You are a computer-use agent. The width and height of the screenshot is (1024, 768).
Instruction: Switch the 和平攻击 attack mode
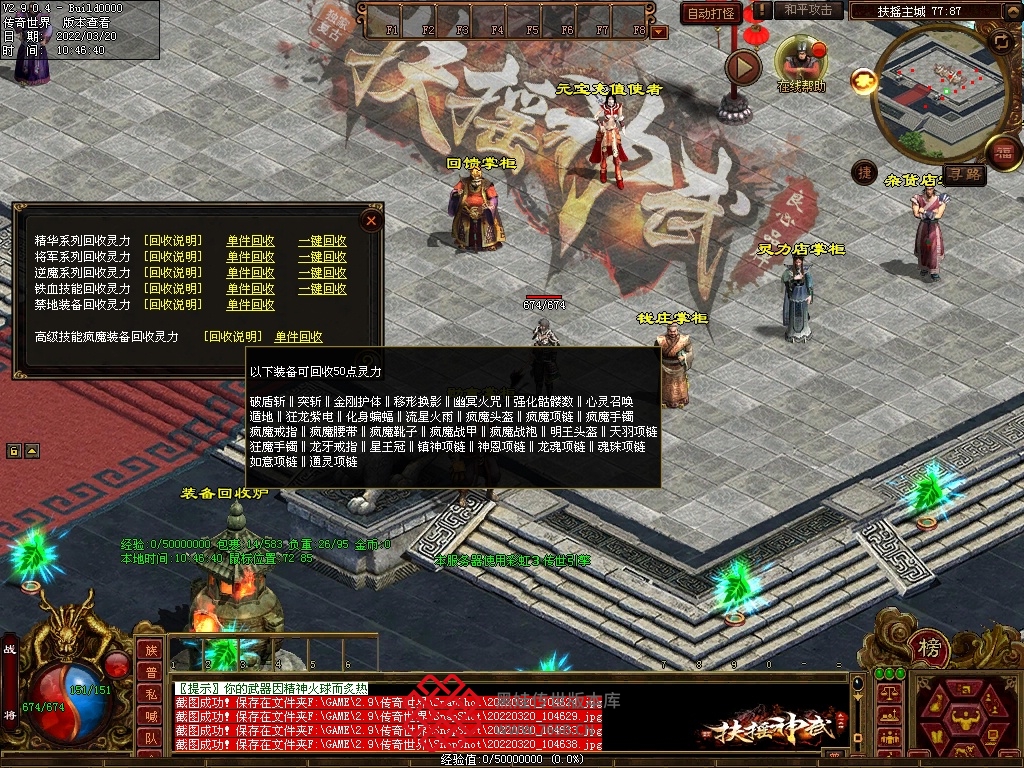tap(808, 10)
